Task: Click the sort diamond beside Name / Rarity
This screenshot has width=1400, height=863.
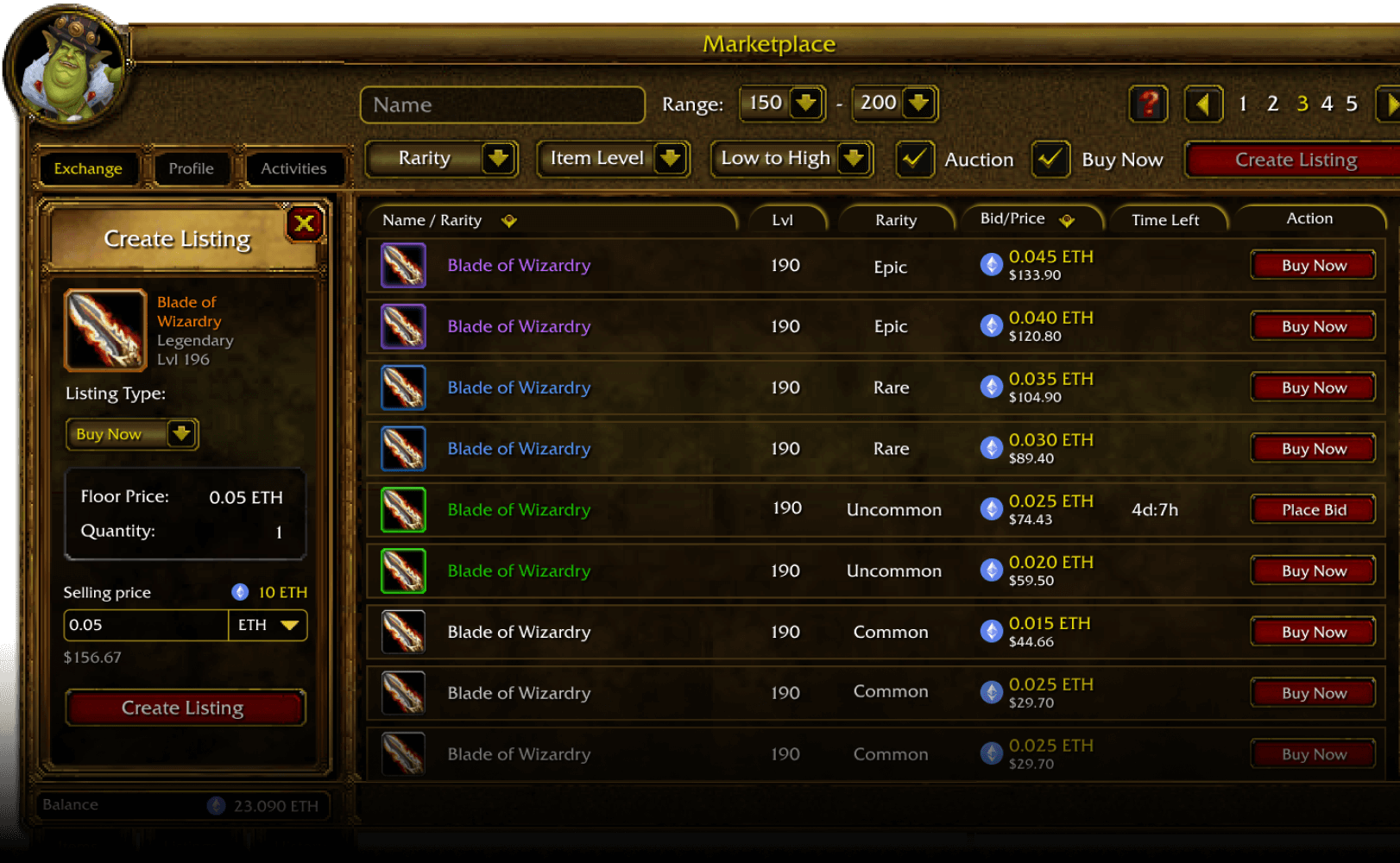Action: 509,221
